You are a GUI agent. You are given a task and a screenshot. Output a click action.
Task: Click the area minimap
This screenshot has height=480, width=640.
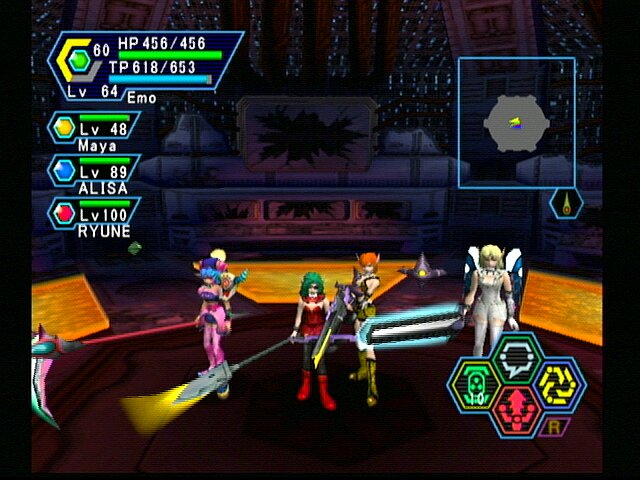click(x=516, y=122)
